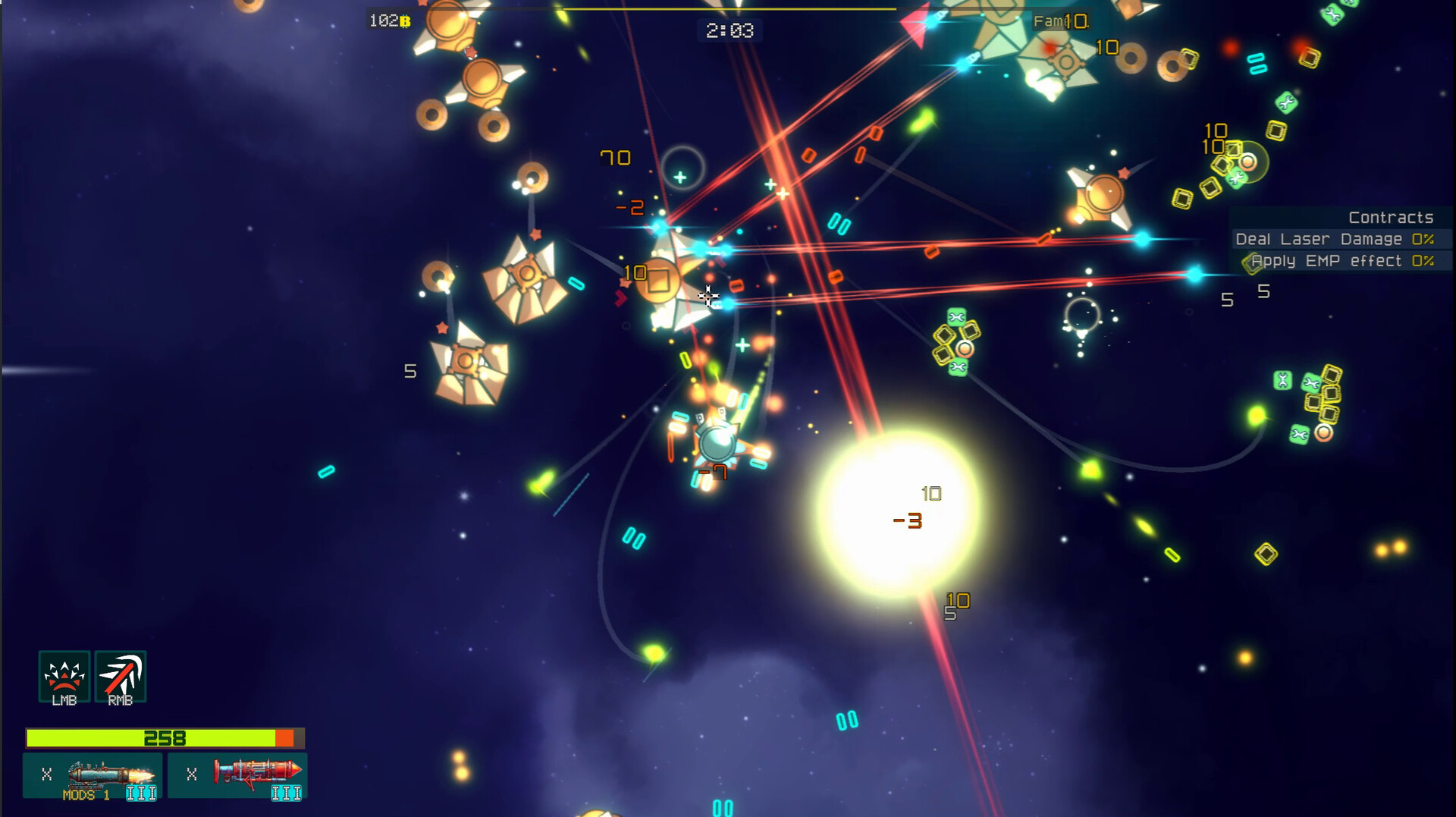Click the III ammo indicator on the red launcher

point(284,794)
